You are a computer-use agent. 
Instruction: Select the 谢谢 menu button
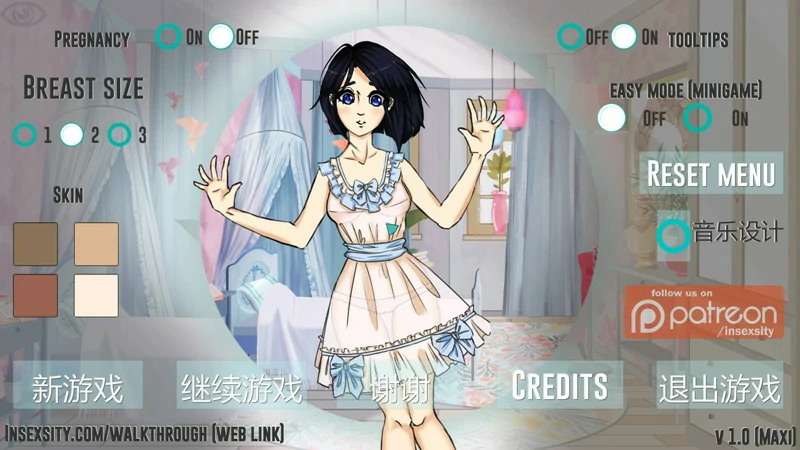pyautogui.click(x=400, y=388)
